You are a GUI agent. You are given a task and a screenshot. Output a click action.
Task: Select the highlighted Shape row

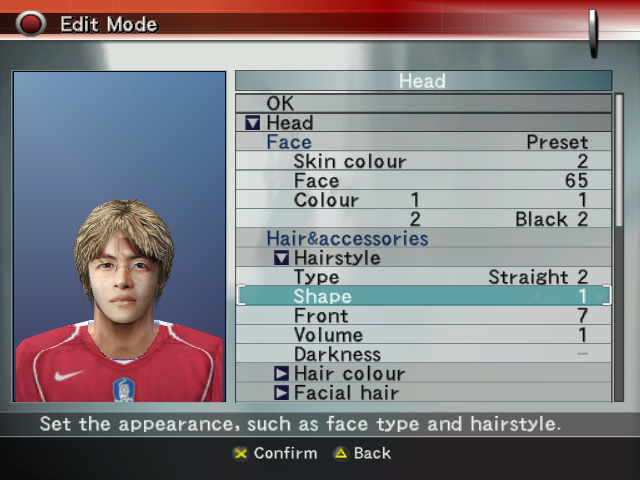(423, 296)
